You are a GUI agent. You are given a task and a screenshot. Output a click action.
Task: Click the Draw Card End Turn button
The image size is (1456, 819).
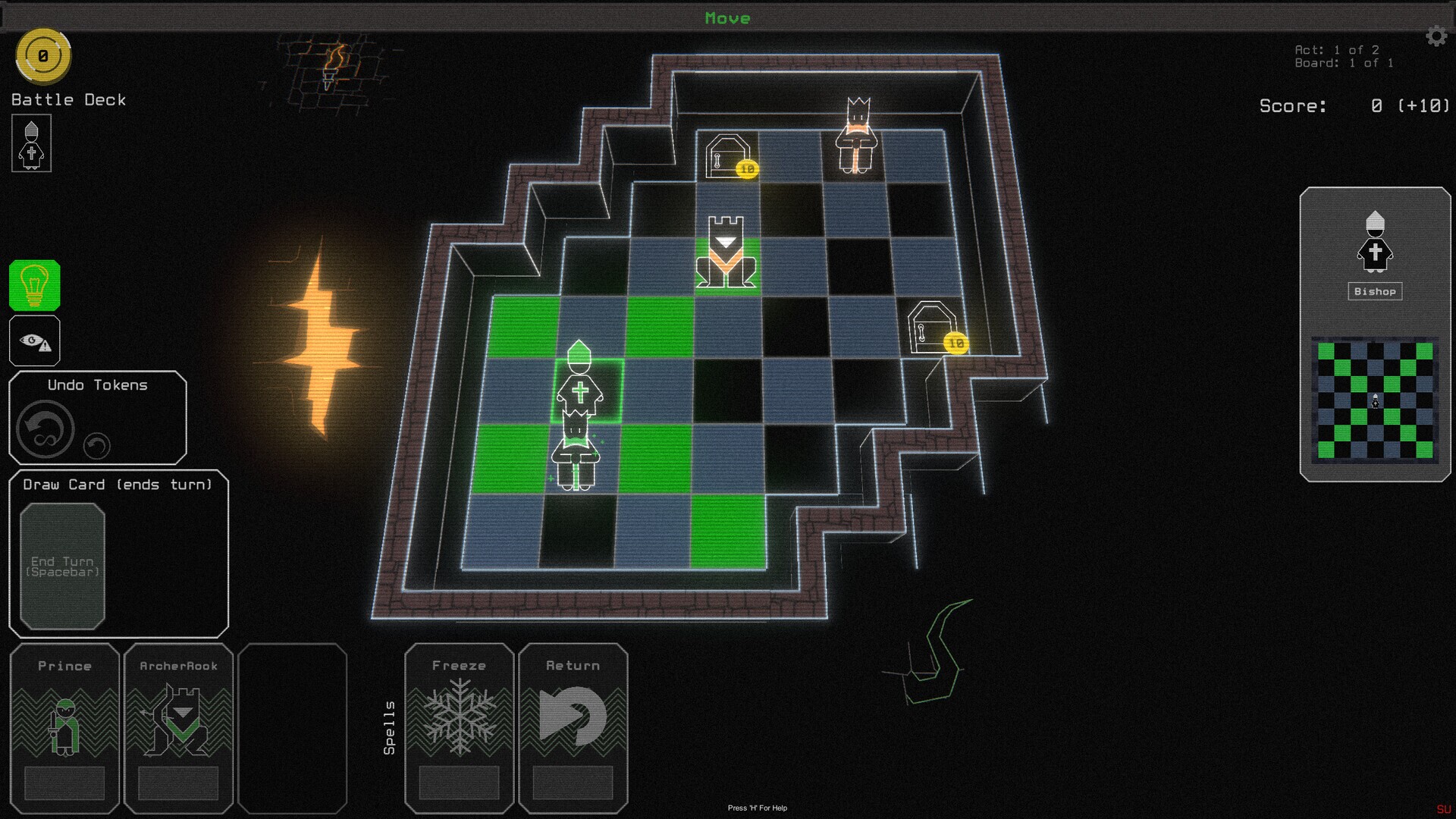[x=64, y=565]
